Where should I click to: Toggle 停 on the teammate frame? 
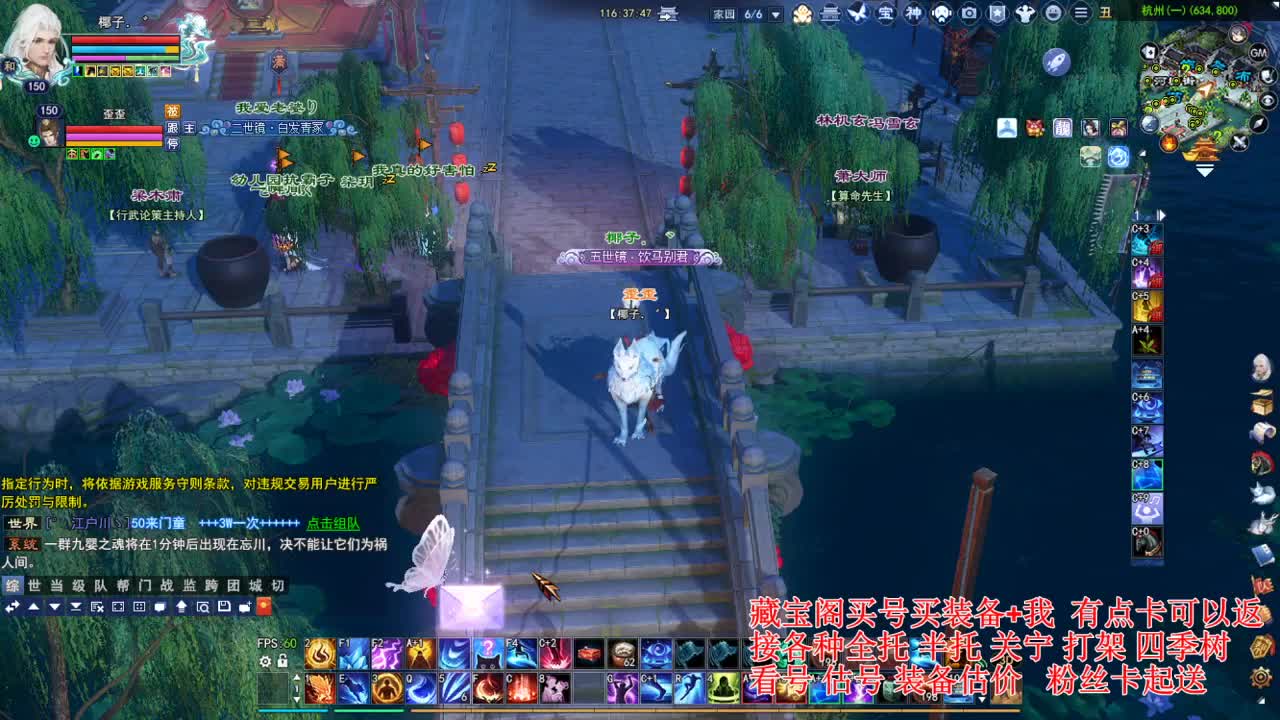pyautogui.click(x=172, y=145)
